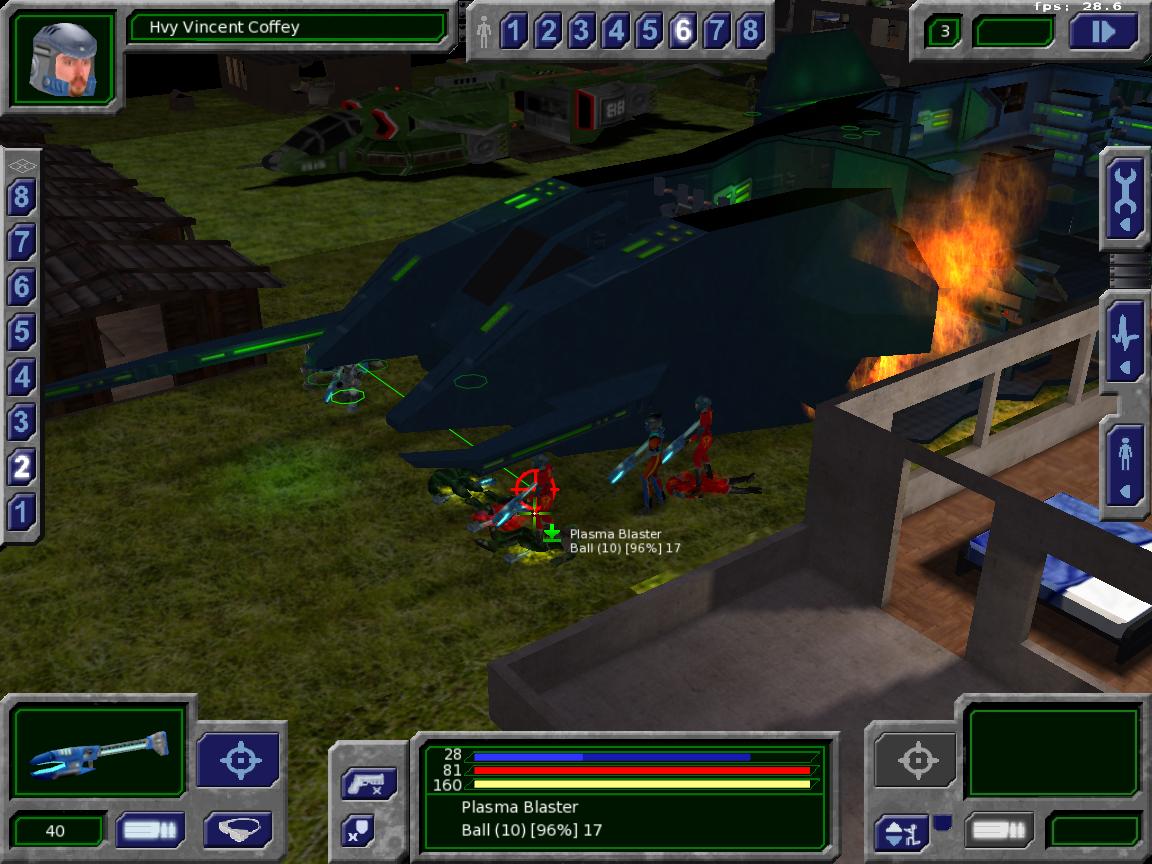Click the grey crosshair button for off-hand
The image size is (1152, 864).
[x=916, y=759]
